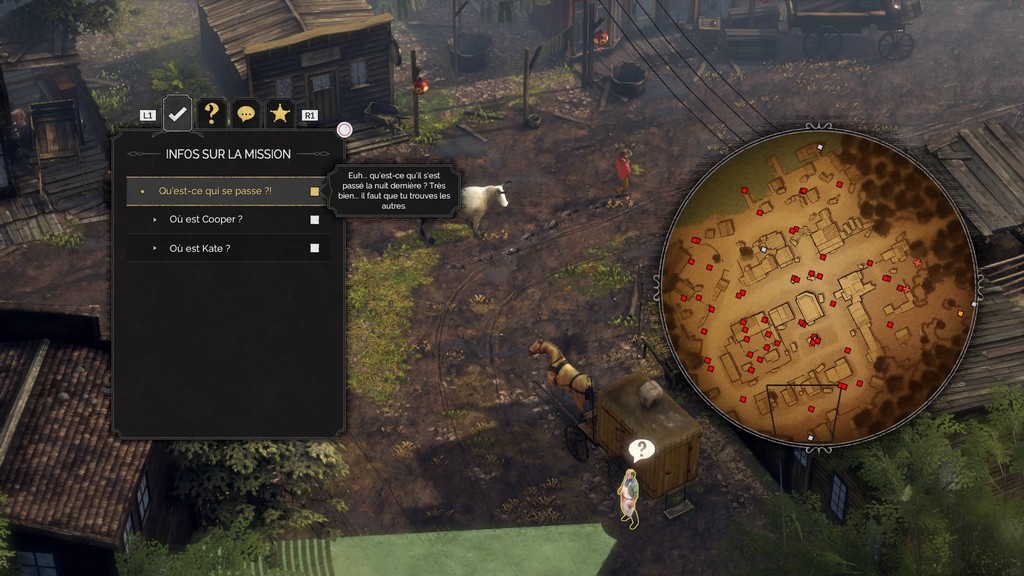Open the question mark hints tab
Image resolution: width=1024 pixels, height=576 pixels.
click(x=211, y=114)
